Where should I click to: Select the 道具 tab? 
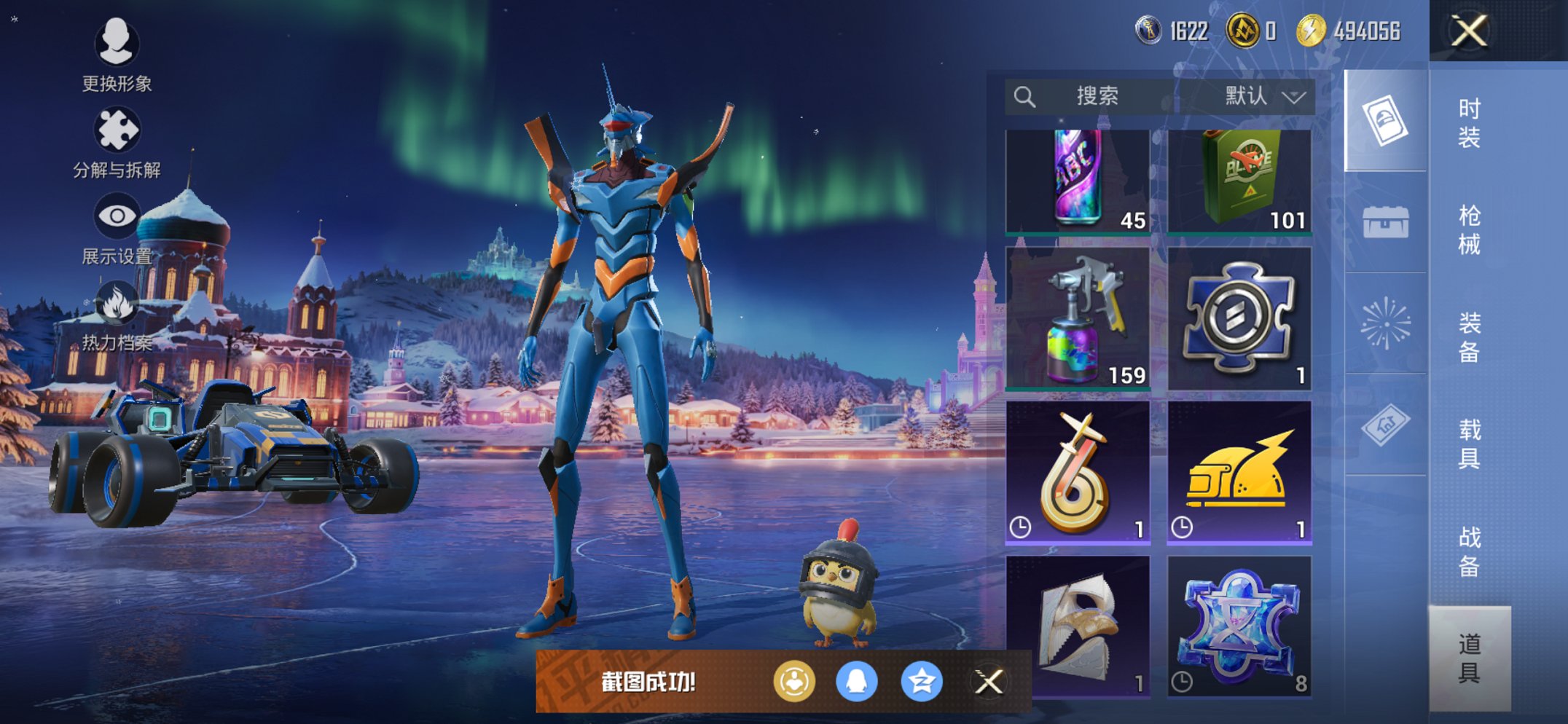tap(1469, 658)
